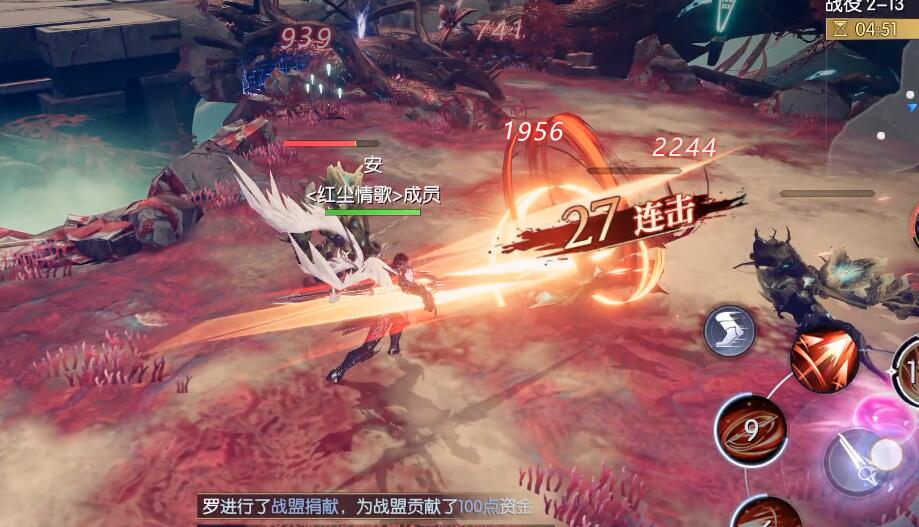919x527 pixels.
Task: Use the red slashing burst skill
Action: pyautogui.click(x=825, y=360)
